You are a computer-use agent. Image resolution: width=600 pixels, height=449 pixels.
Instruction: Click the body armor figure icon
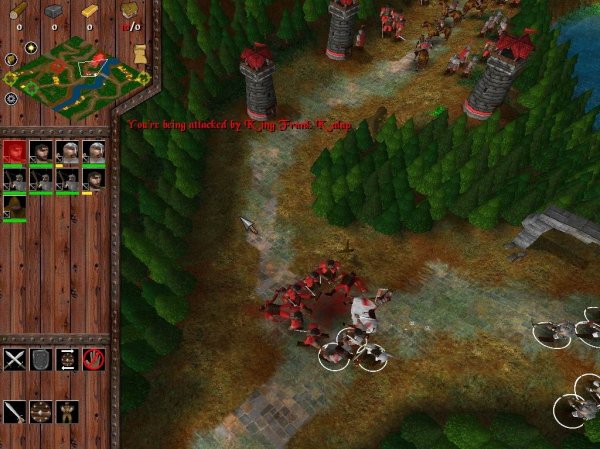[67, 411]
